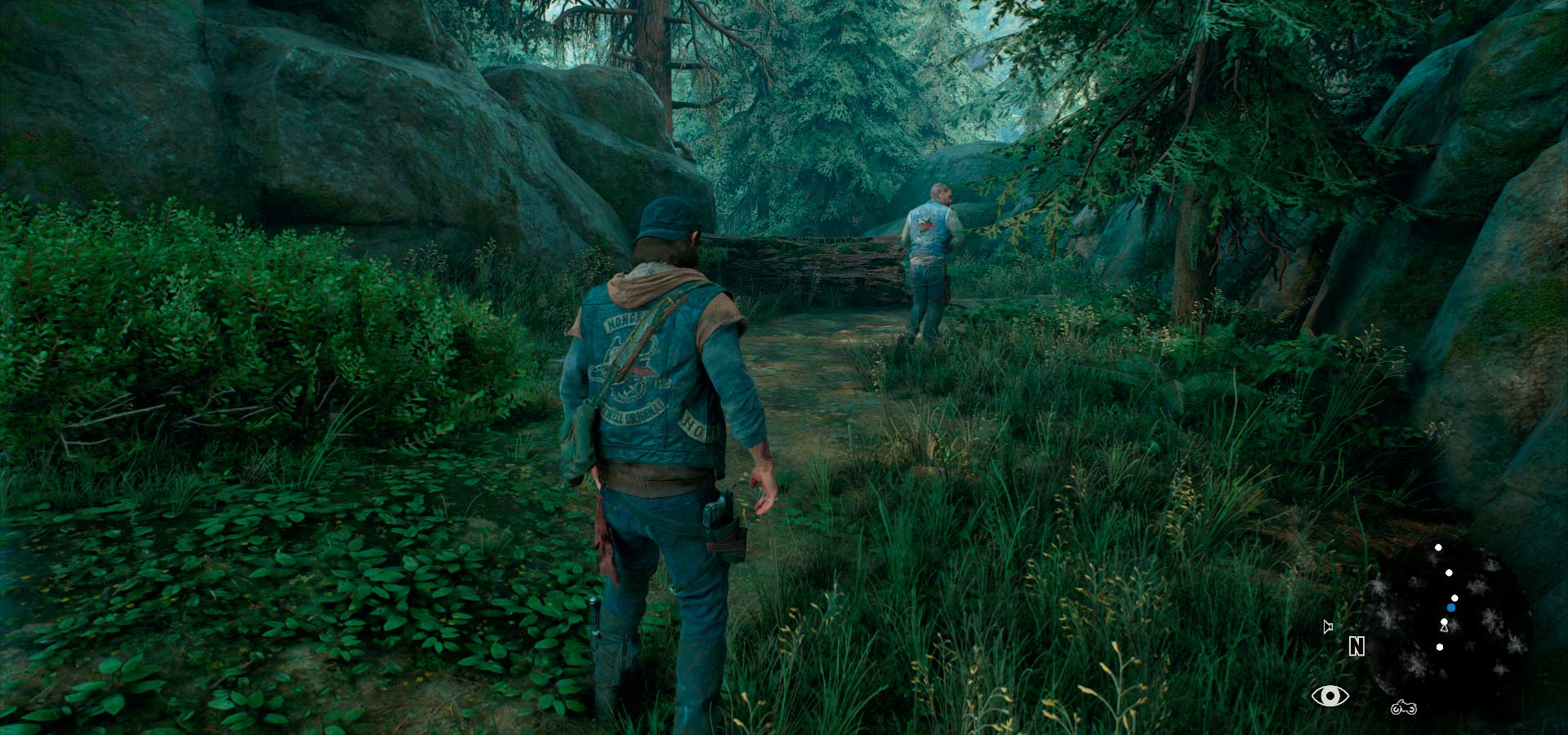
Task: Select the eye visibility indicator icon
Action: point(1330,696)
